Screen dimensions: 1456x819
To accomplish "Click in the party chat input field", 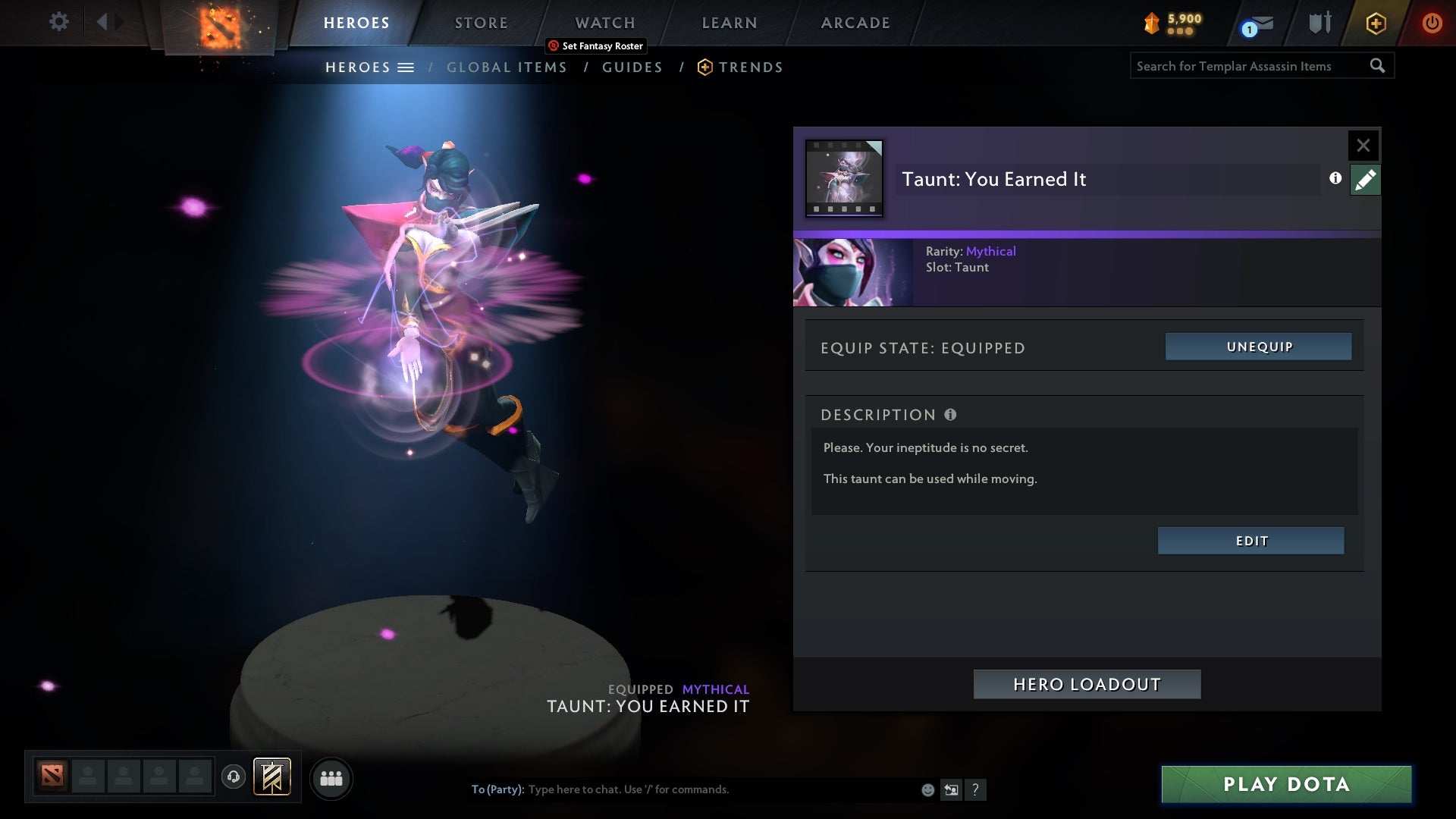I will pos(682,789).
